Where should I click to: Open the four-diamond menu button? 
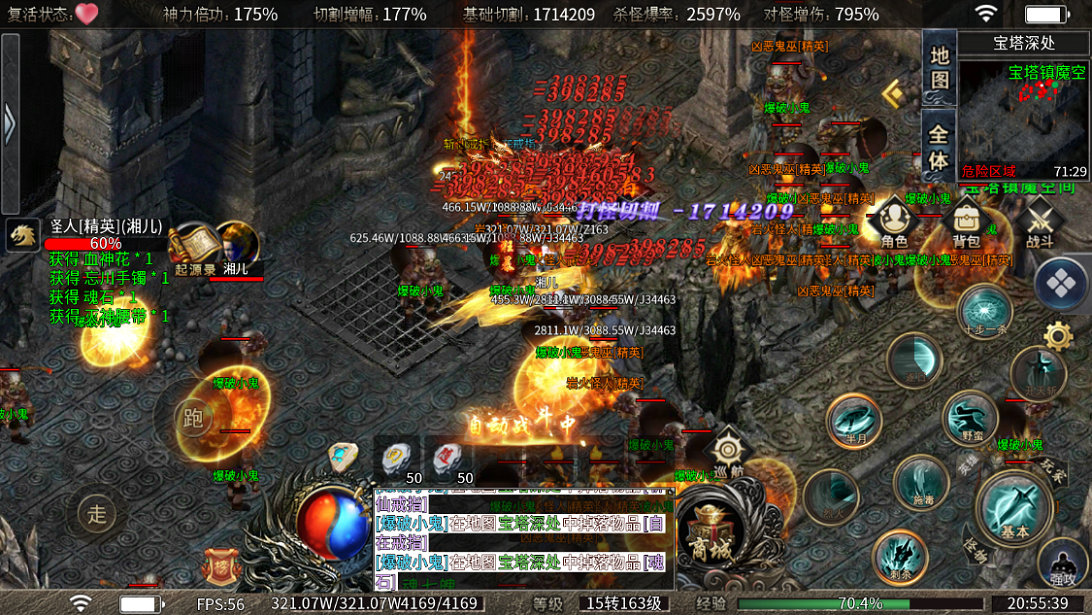point(1061,284)
